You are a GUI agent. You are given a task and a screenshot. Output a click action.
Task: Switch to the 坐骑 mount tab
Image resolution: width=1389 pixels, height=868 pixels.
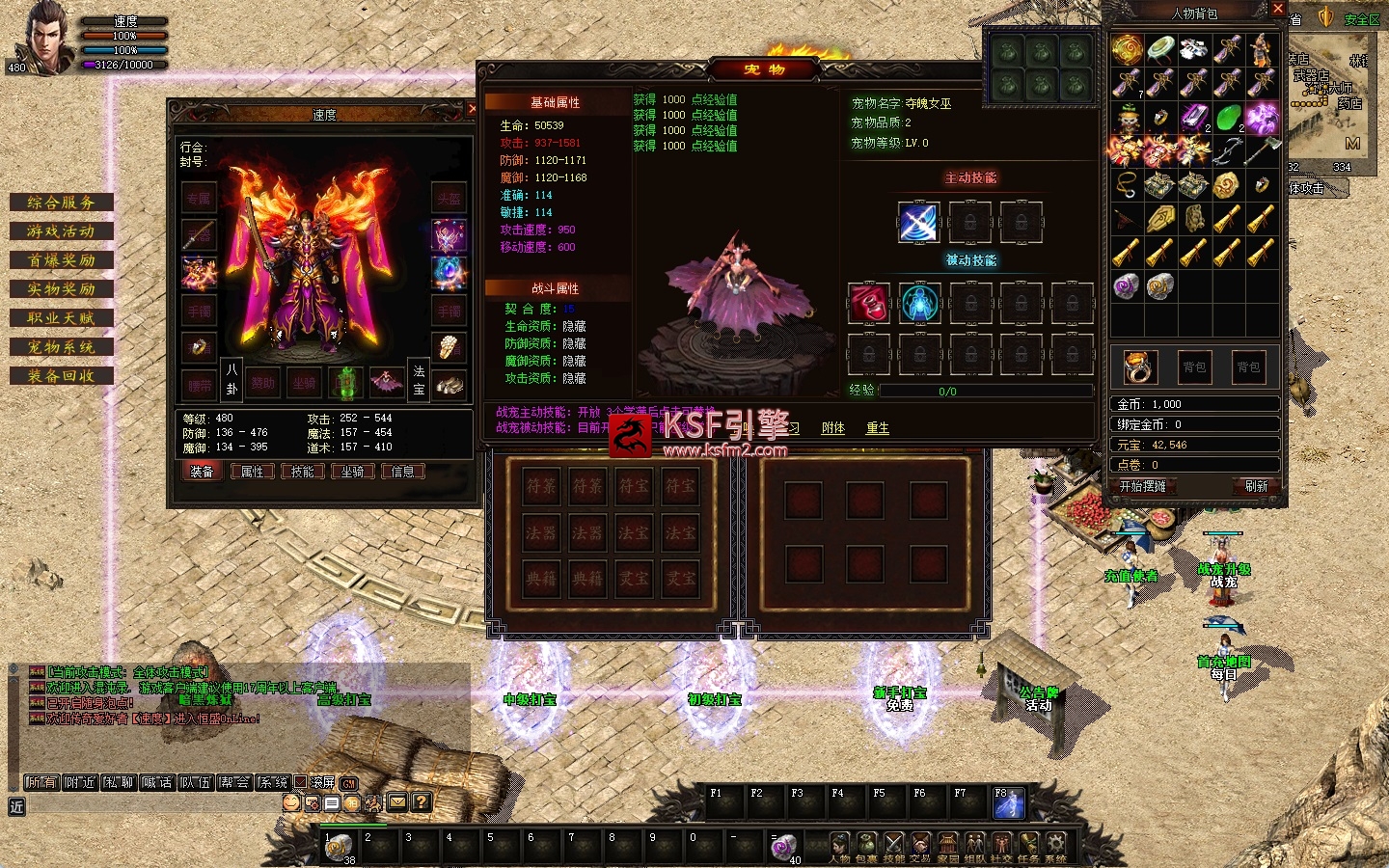[x=353, y=472]
